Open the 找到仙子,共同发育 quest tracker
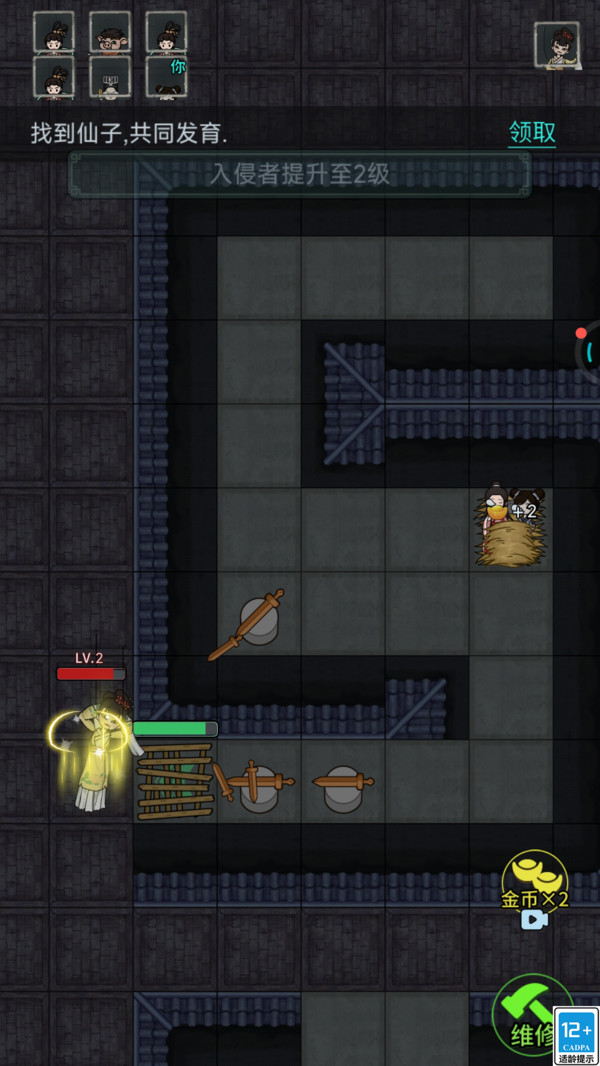This screenshot has width=600, height=1066. click(x=129, y=133)
